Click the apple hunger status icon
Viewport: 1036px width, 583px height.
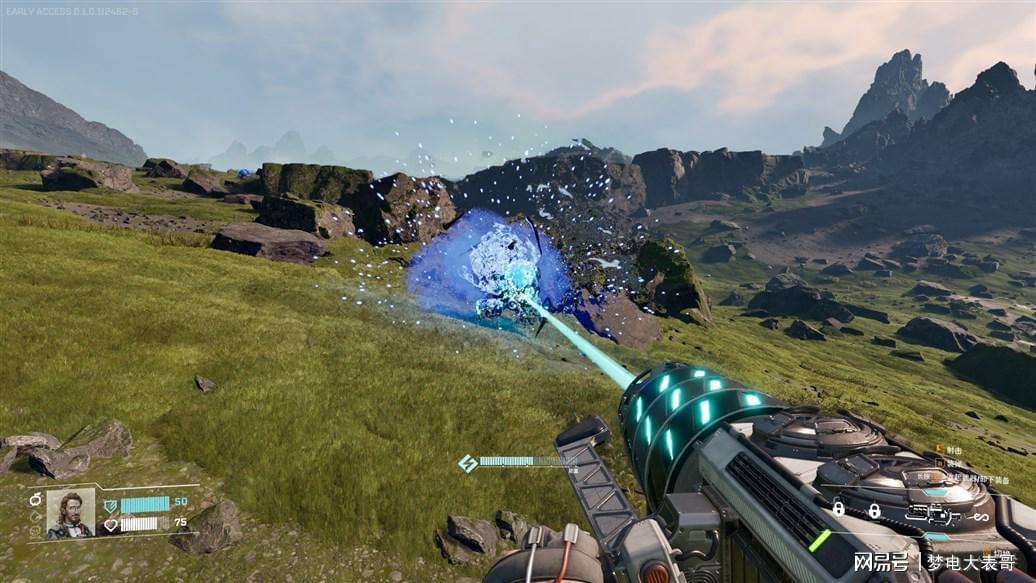point(35,499)
